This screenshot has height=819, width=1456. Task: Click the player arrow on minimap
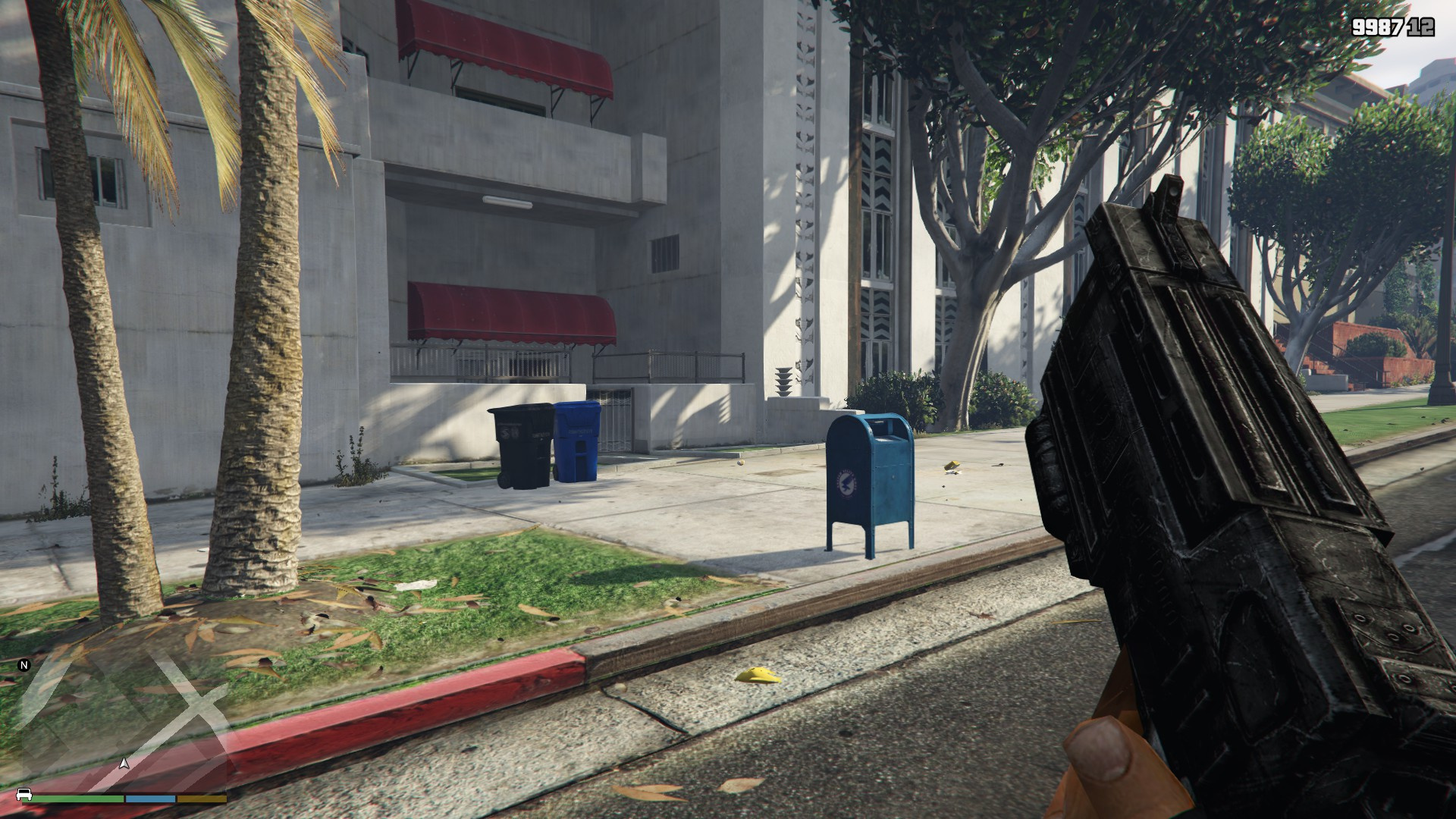click(125, 763)
